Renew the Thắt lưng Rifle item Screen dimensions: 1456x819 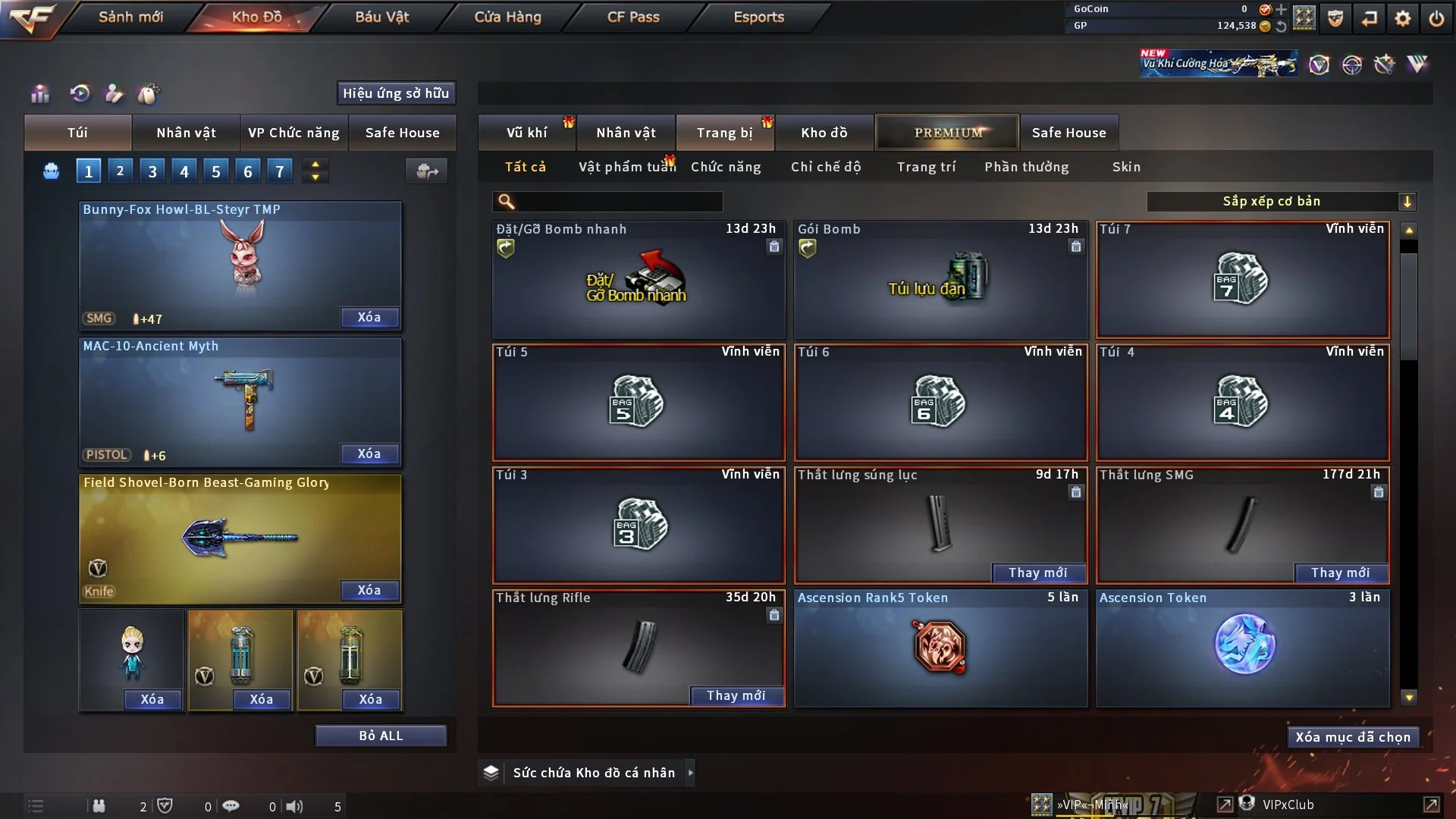coord(736,695)
